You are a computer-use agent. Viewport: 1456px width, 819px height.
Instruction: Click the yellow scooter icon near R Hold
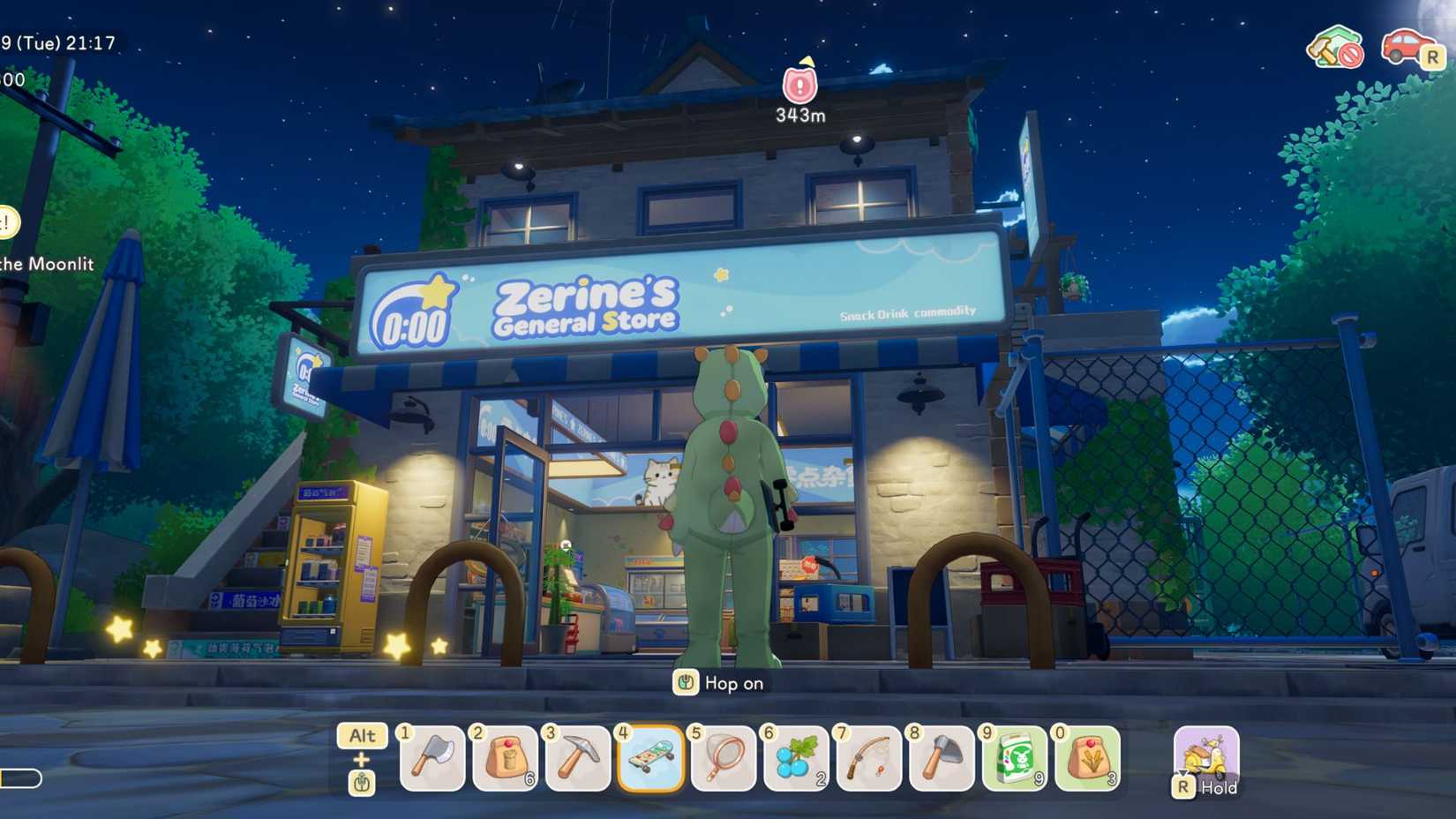pos(1205,755)
